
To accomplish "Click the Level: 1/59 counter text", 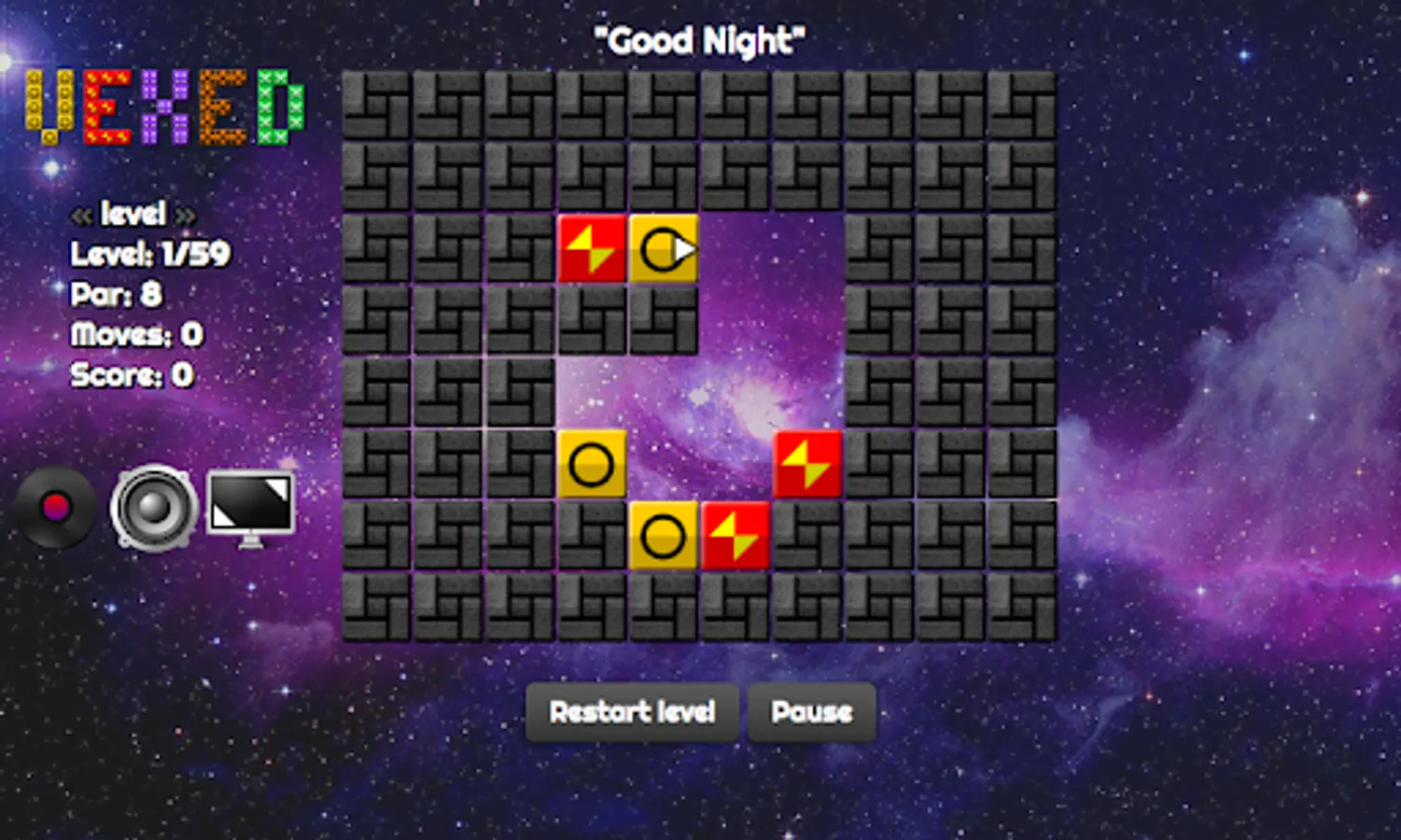I will click(x=149, y=254).
